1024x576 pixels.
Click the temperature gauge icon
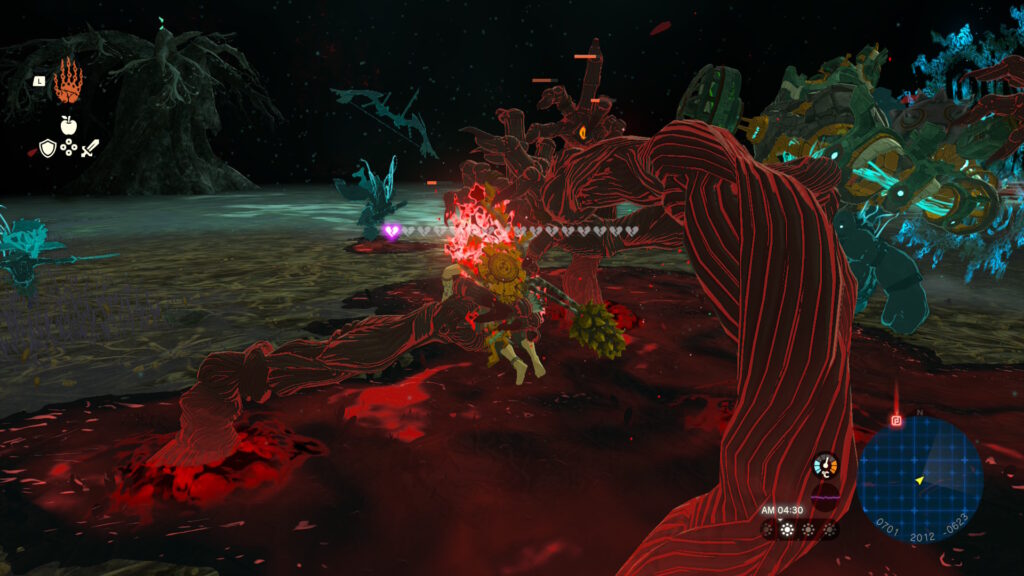coord(826,466)
